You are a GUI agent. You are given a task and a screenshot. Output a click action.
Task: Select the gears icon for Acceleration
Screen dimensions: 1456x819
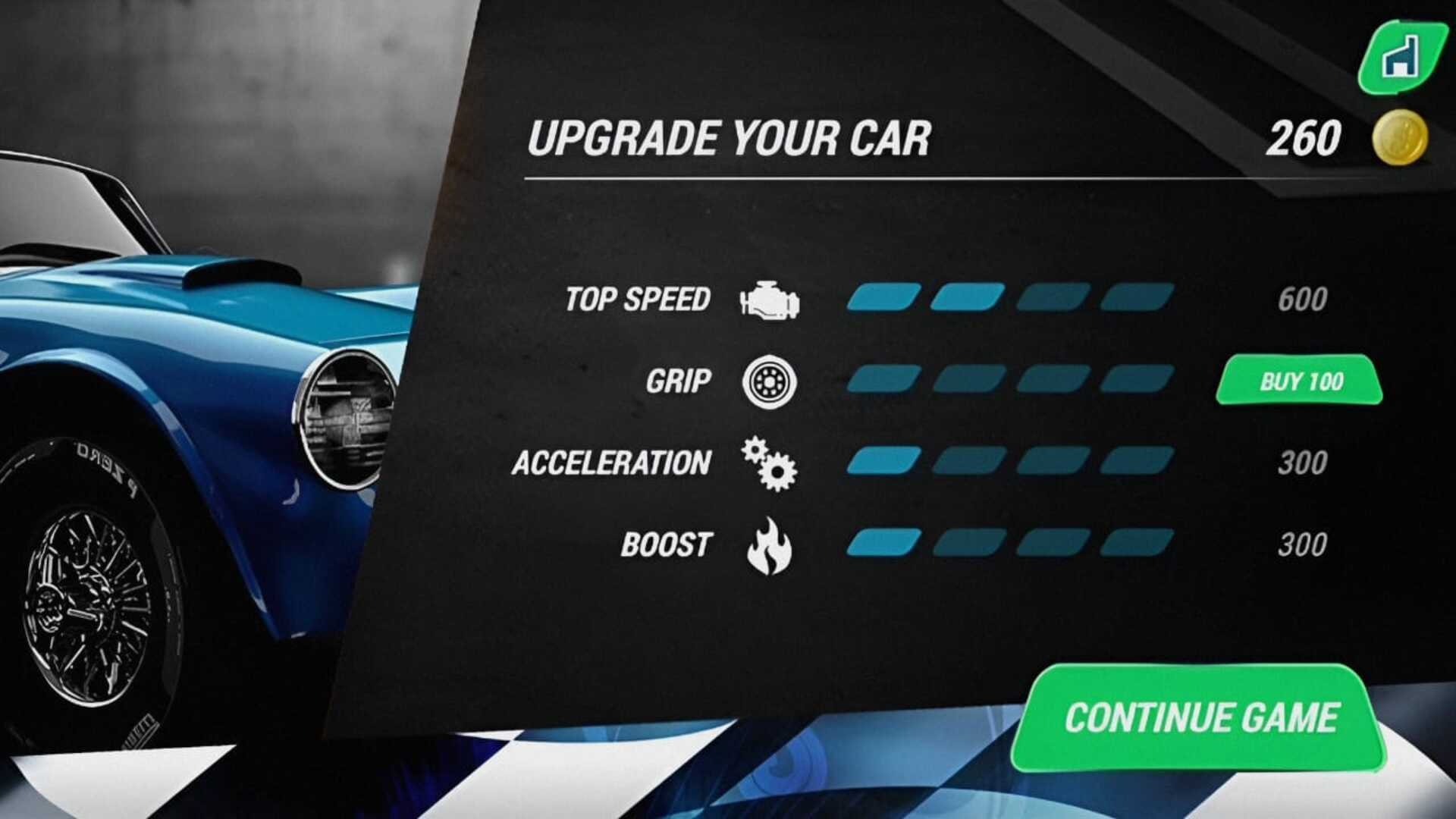point(768,463)
